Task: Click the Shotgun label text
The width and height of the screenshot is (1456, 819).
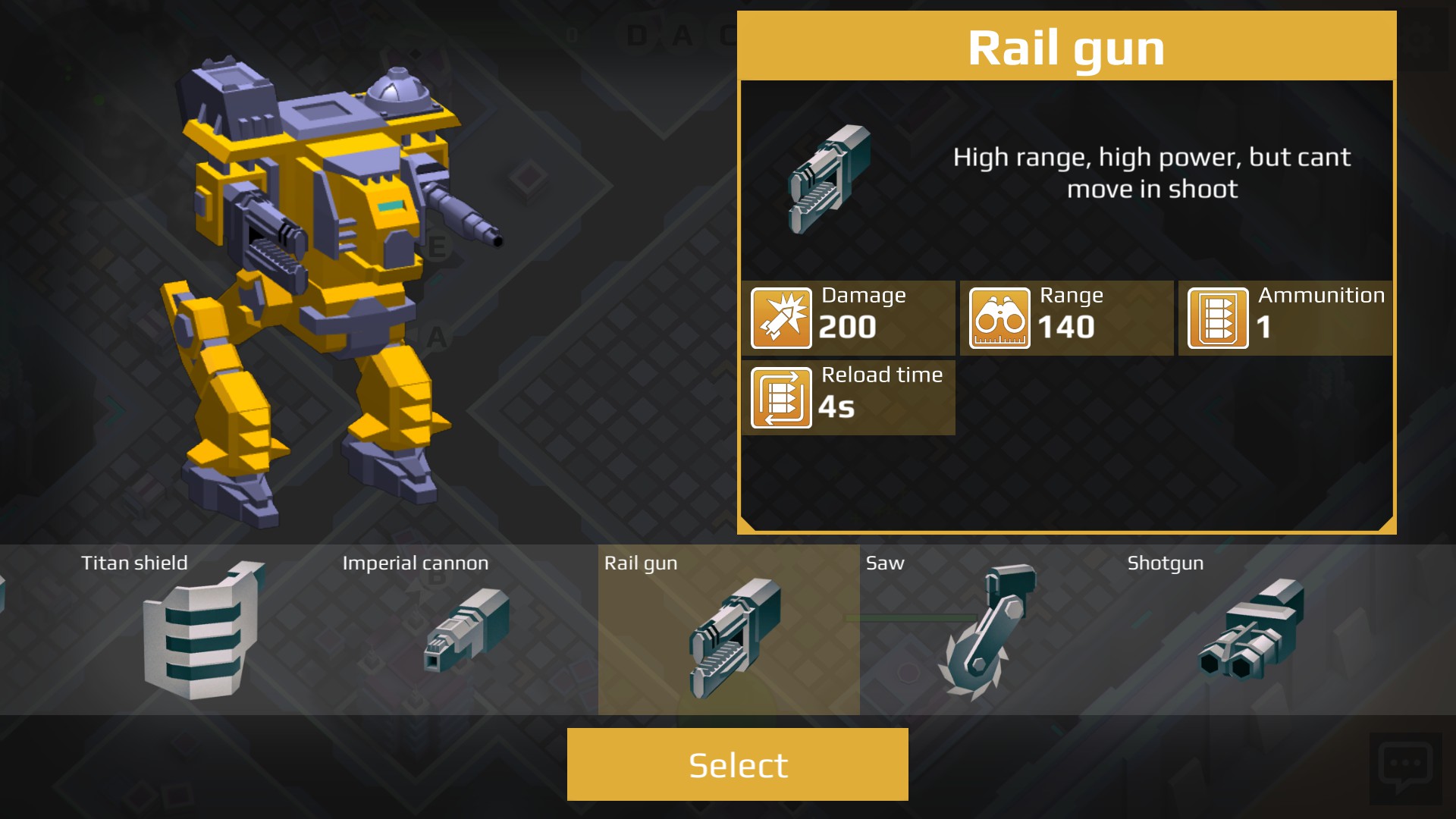Action: [x=1164, y=563]
